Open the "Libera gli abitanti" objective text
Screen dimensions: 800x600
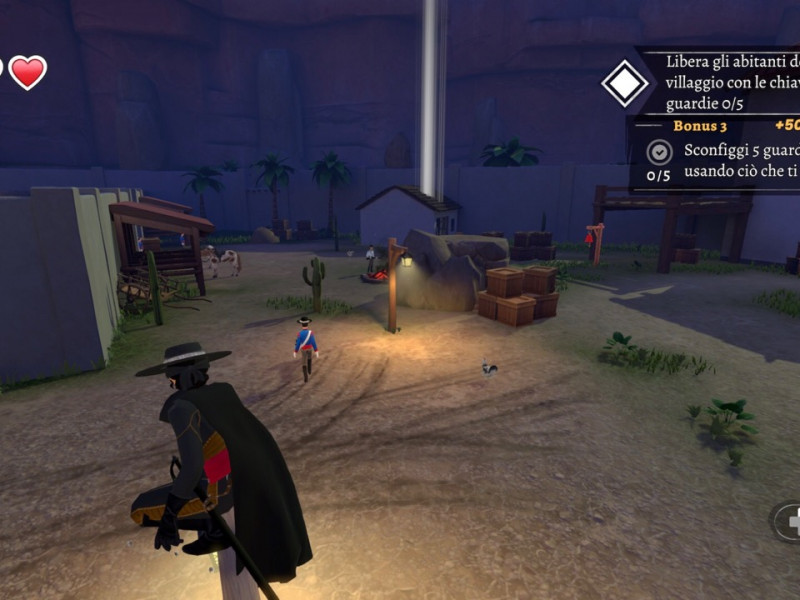click(x=730, y=82)
